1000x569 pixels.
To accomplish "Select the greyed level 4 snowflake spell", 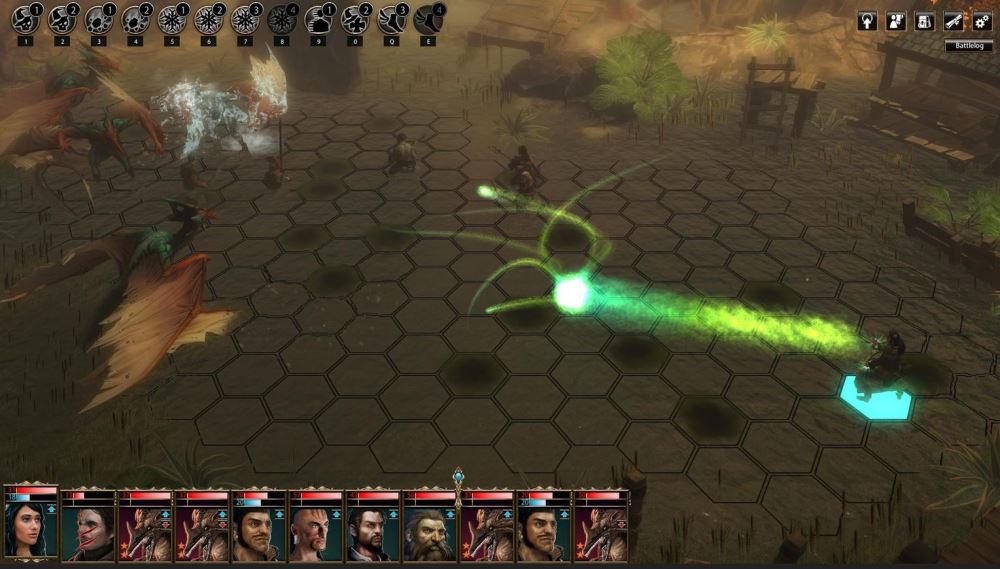I will [281, 20].
